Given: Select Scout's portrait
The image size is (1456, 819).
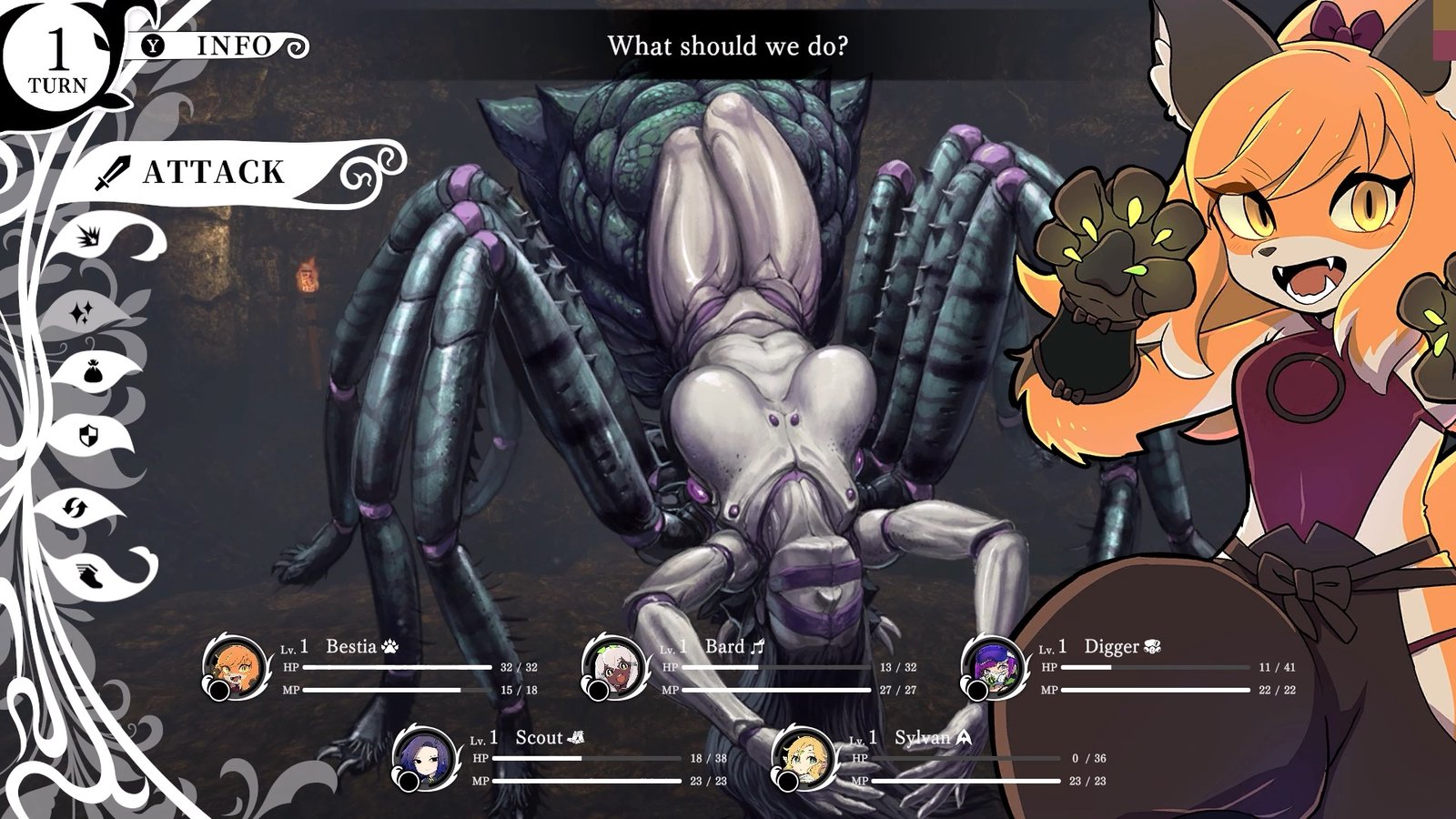Looking at the screenshot, I should [x=425, y=758].
